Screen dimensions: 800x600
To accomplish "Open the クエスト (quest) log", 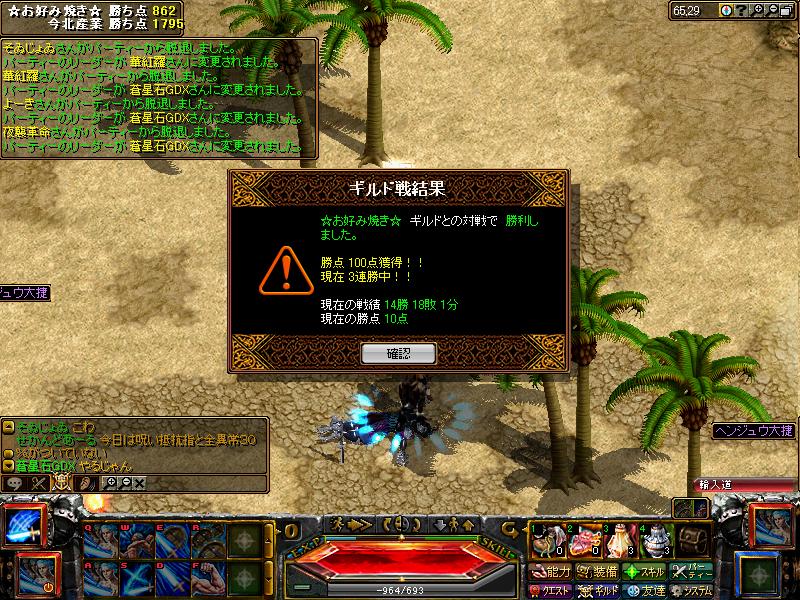I will point(551,590).
